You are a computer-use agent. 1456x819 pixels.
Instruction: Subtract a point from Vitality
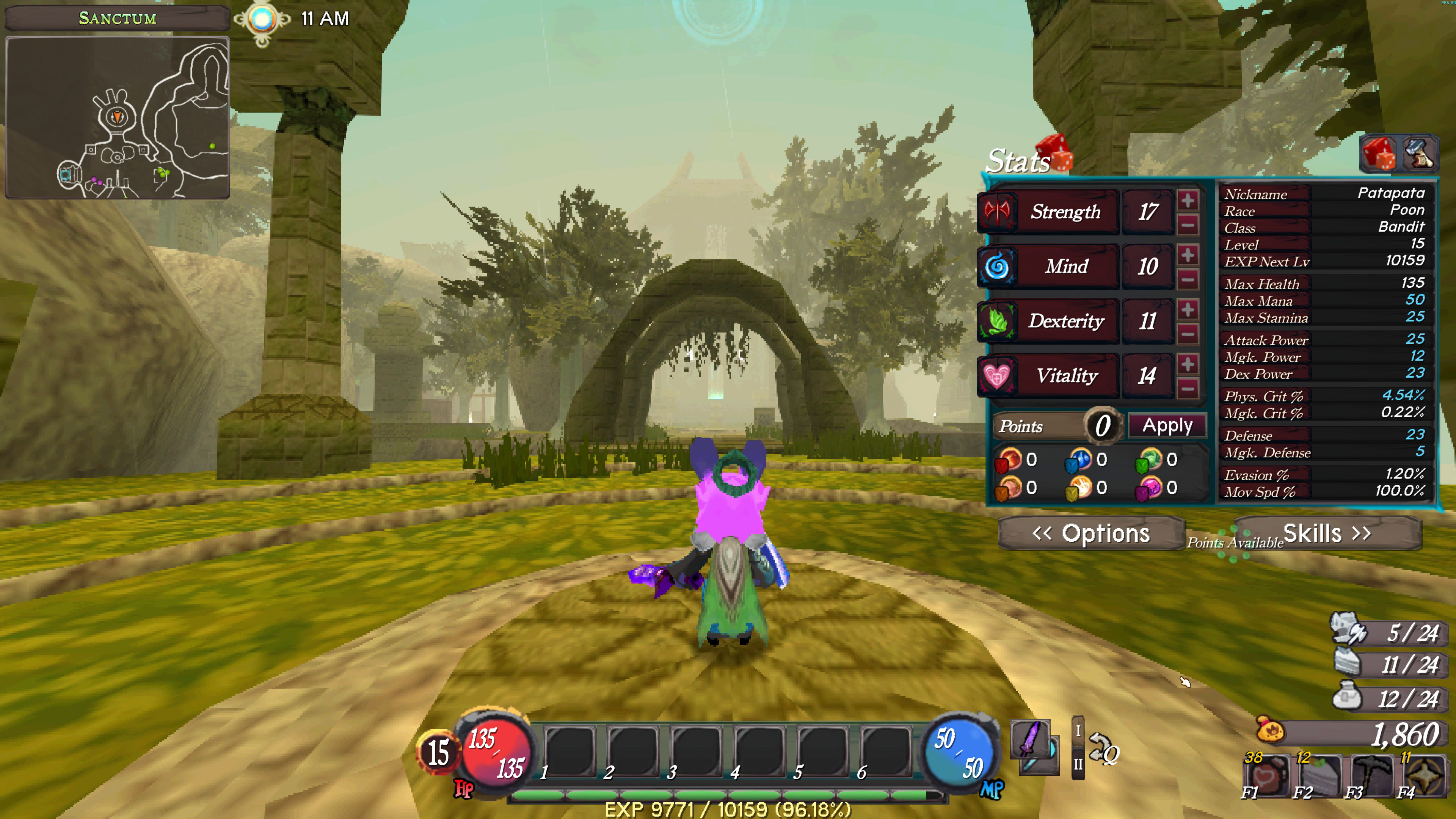1188,389
